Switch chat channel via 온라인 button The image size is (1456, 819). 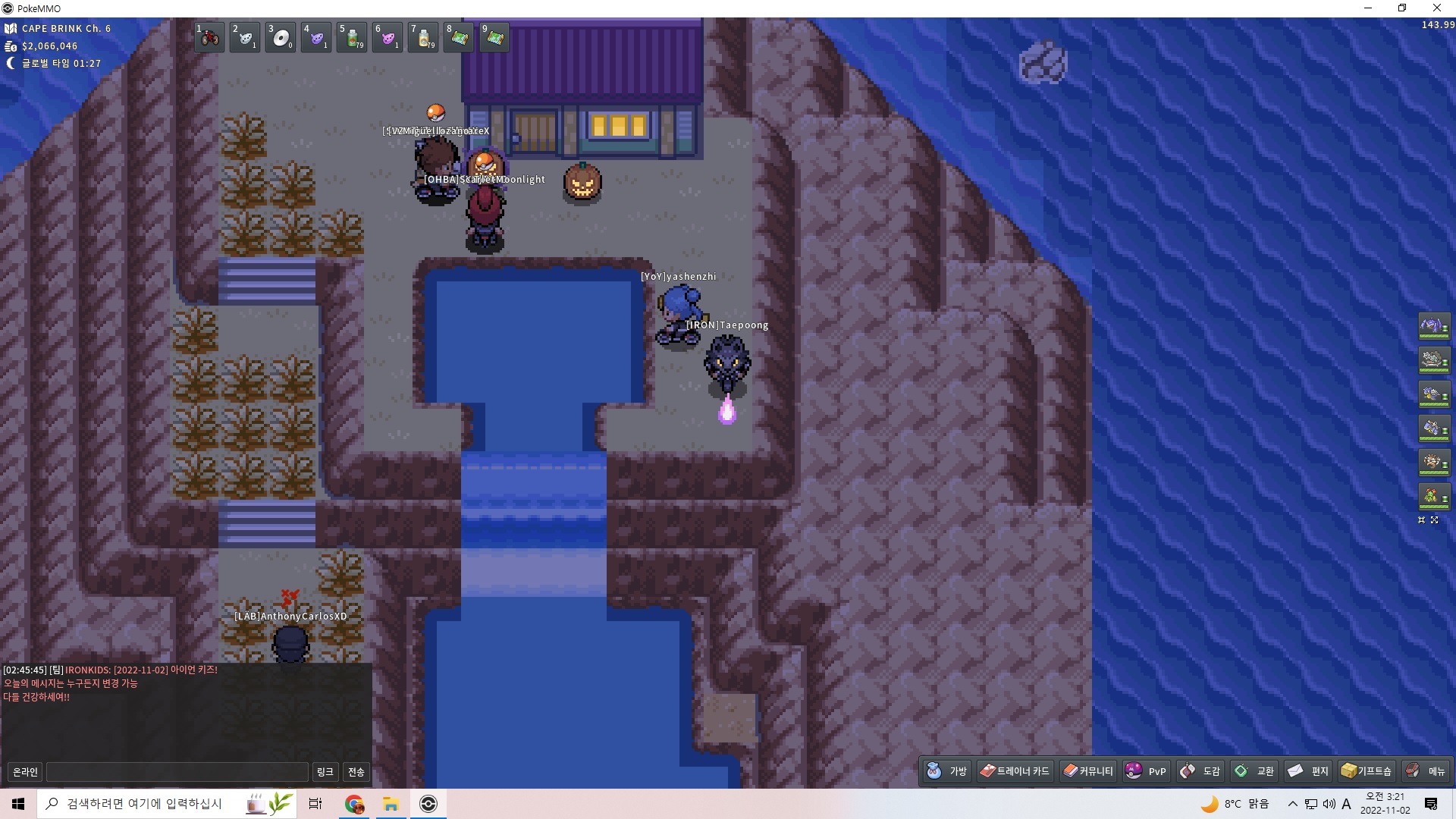pos(25,772)
